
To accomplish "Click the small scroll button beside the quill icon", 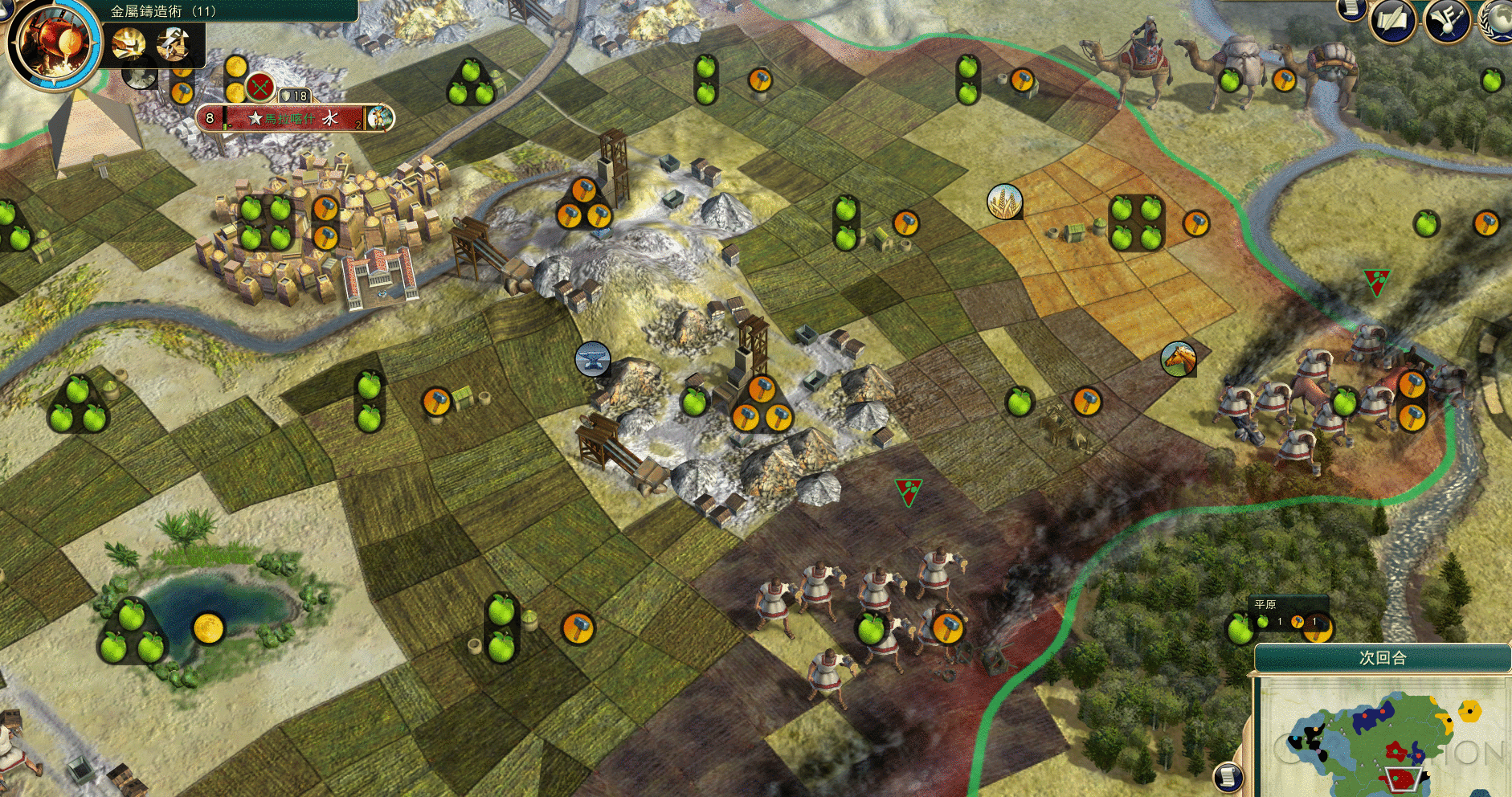I will click(x=1351, y=8).
